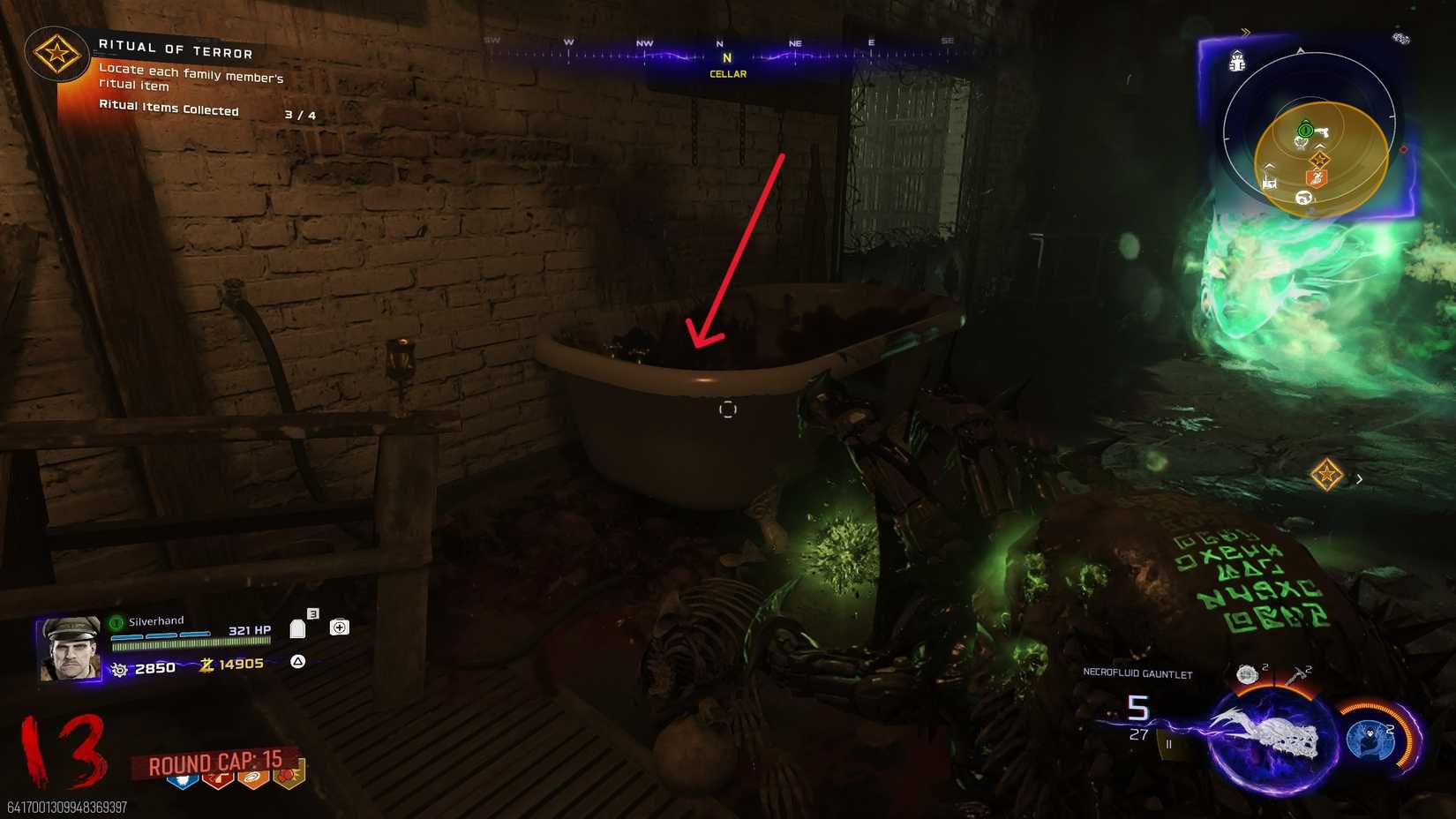
Task: Click the medkit self-revive icon
Action: (x=340, y=627)
